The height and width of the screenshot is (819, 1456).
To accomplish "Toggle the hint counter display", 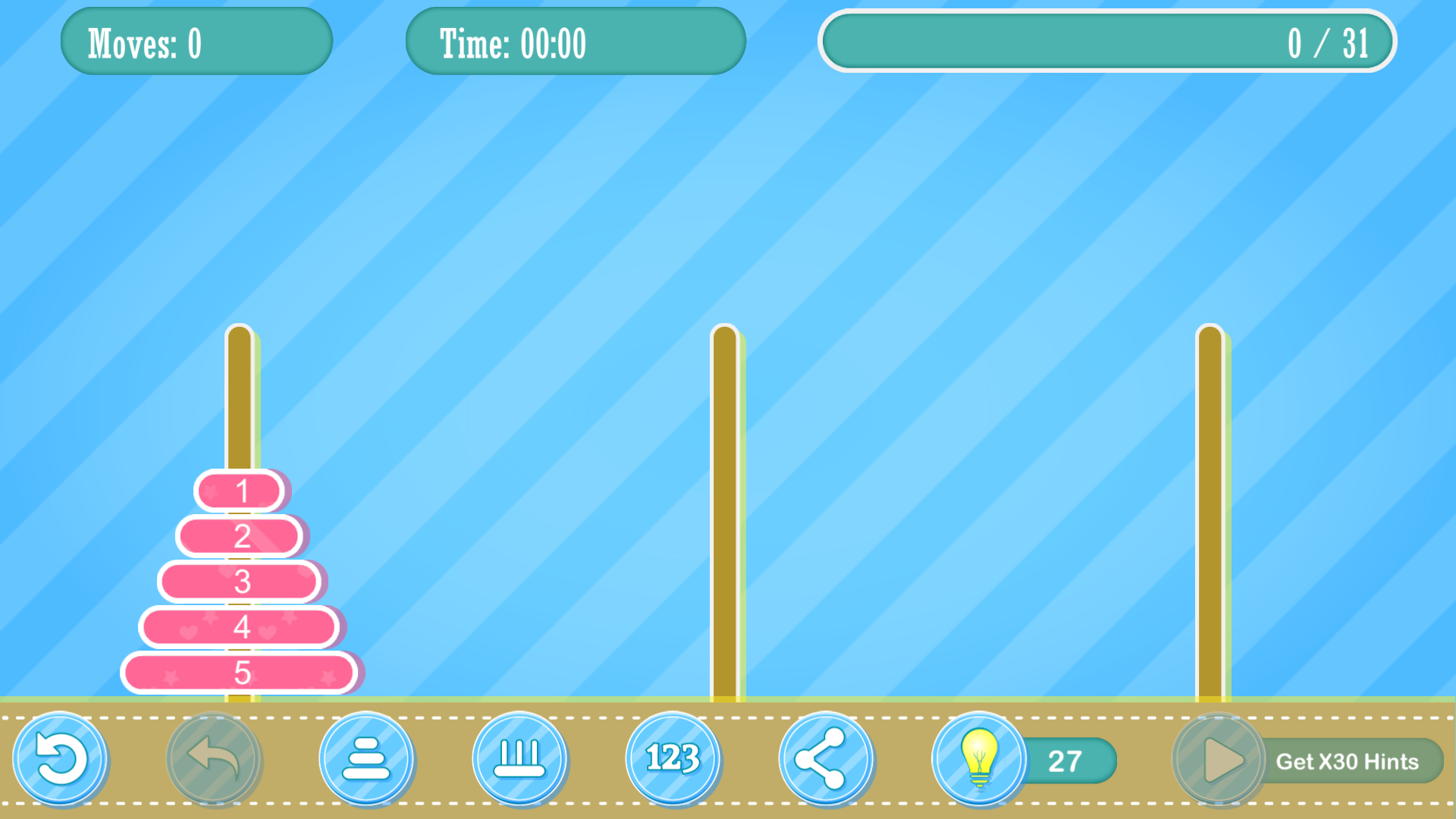I will [x=1065, y=759].
